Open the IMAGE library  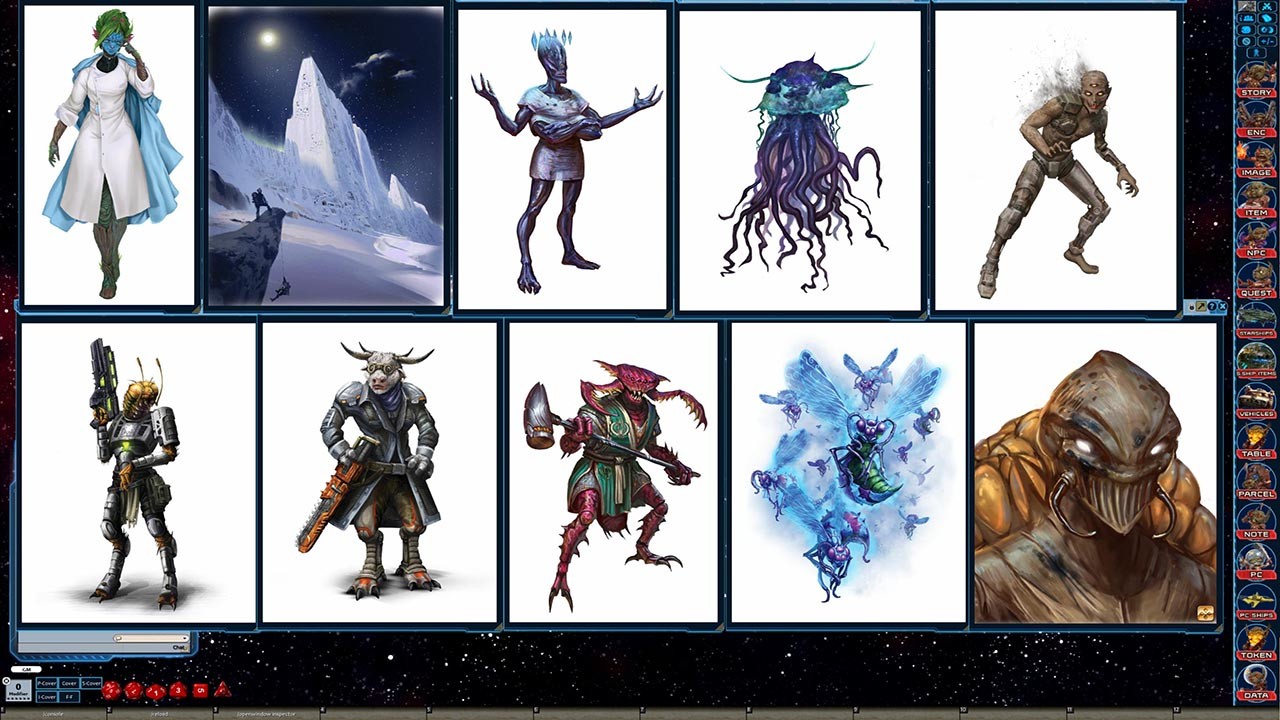coord(1256,172)
